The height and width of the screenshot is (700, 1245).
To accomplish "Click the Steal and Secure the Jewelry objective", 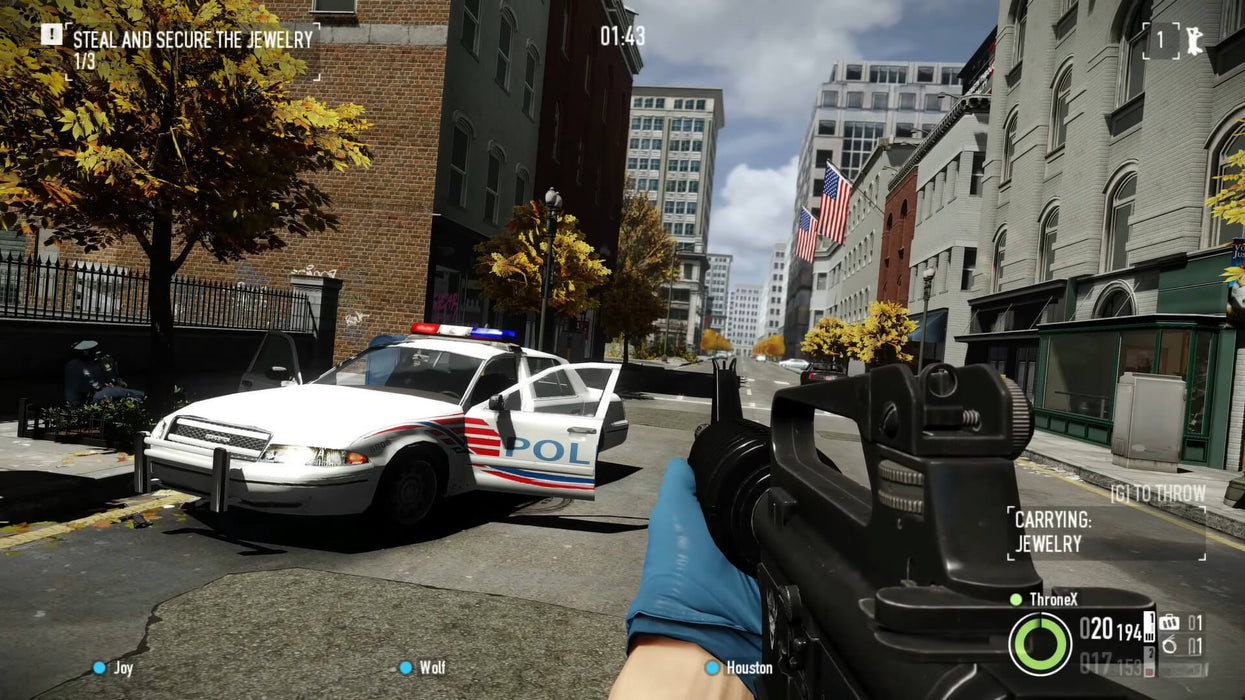I will [x=192, y=40].
